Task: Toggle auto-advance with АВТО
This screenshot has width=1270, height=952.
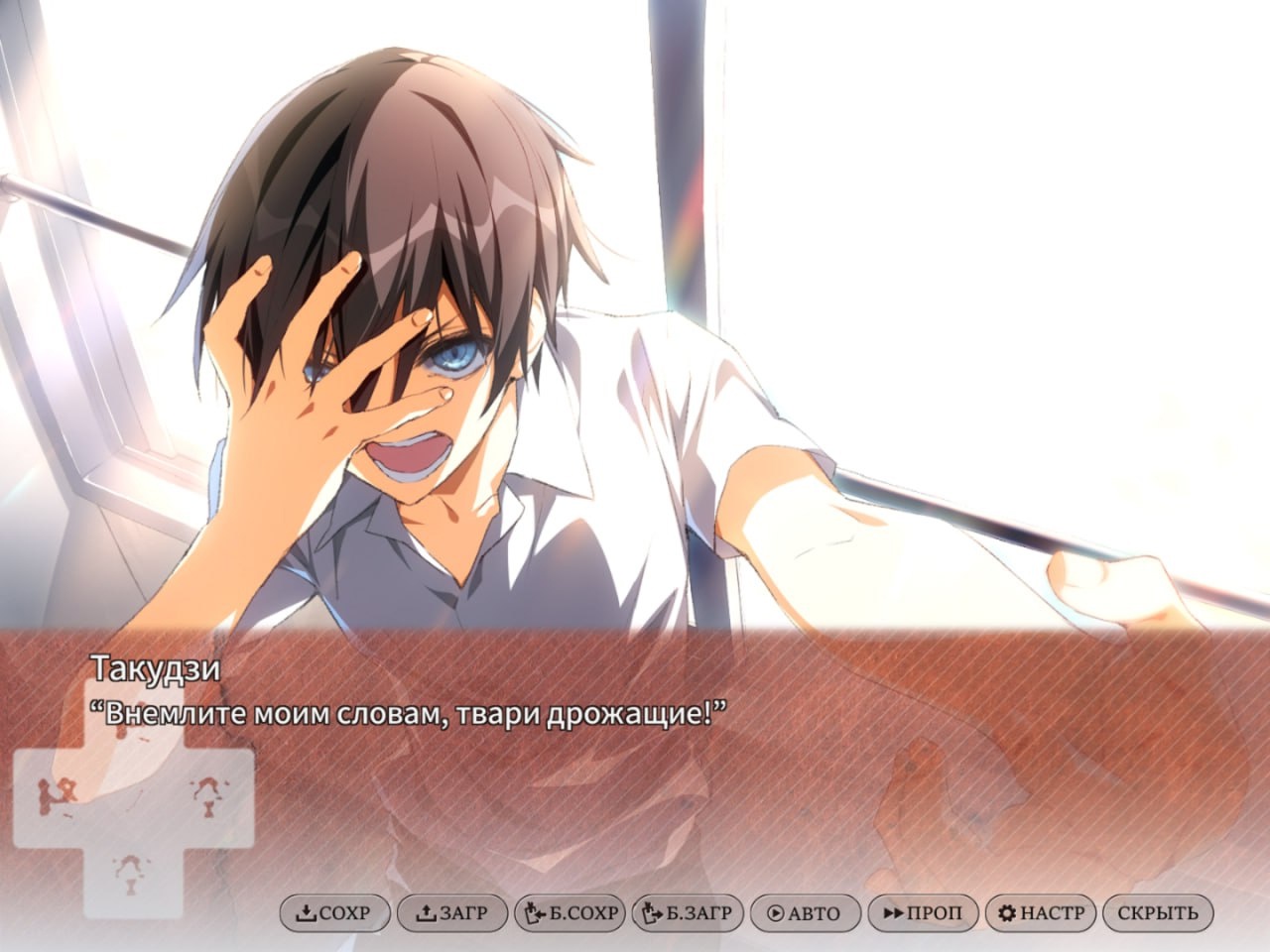Action: pos(804,913)
